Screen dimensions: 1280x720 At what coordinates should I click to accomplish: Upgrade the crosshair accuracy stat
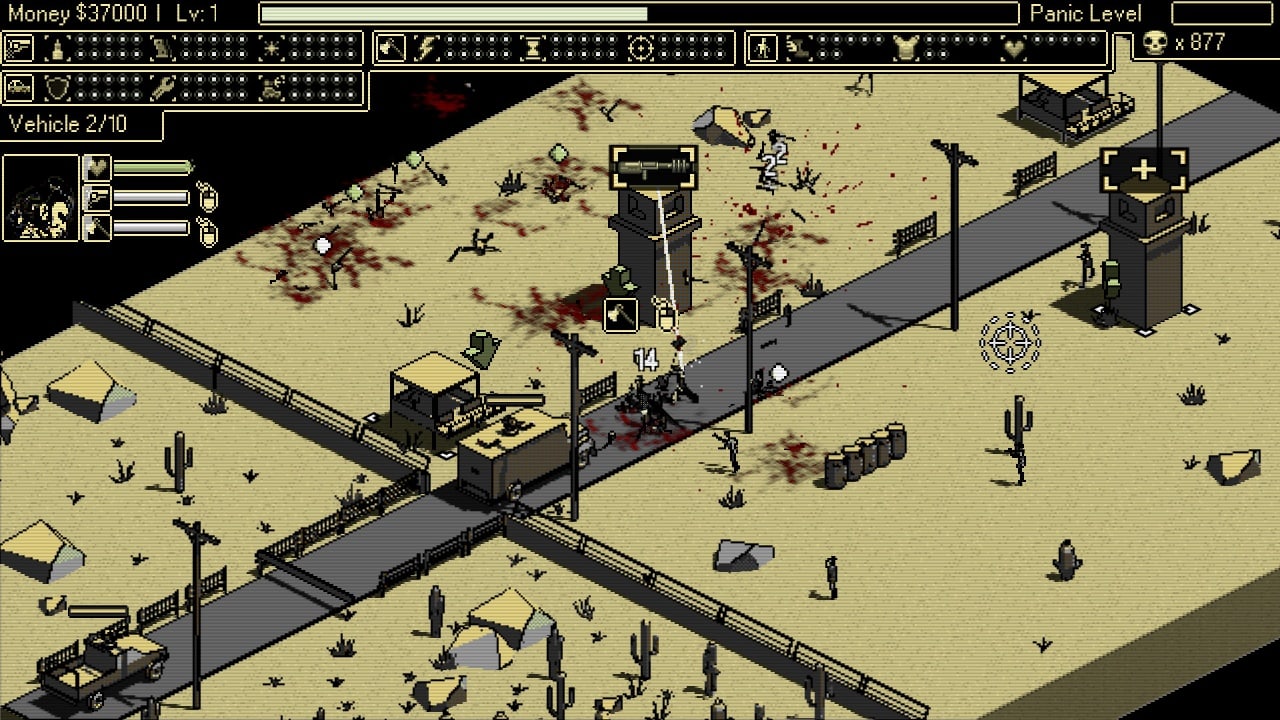tap(641, 48)
